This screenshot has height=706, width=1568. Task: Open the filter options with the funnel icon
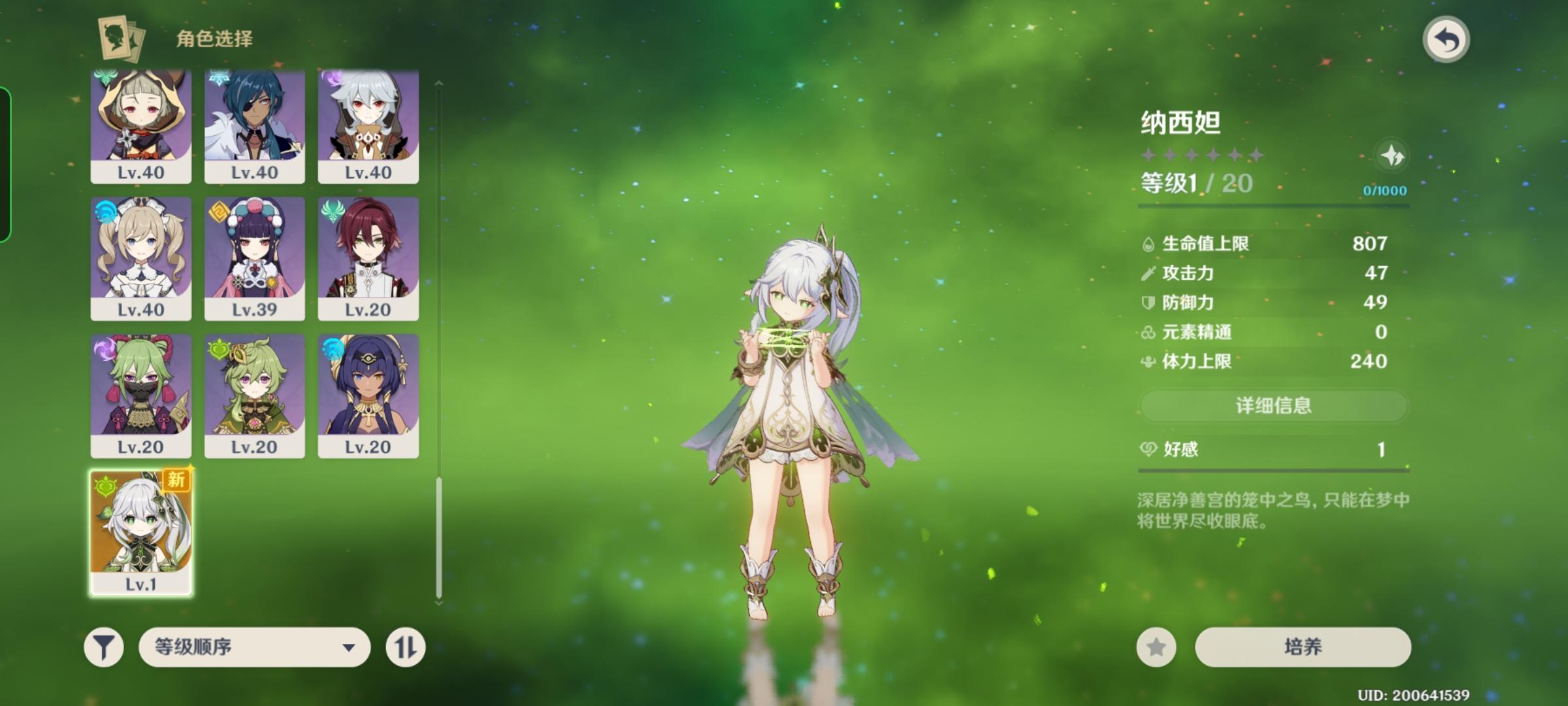click(105, 647)
